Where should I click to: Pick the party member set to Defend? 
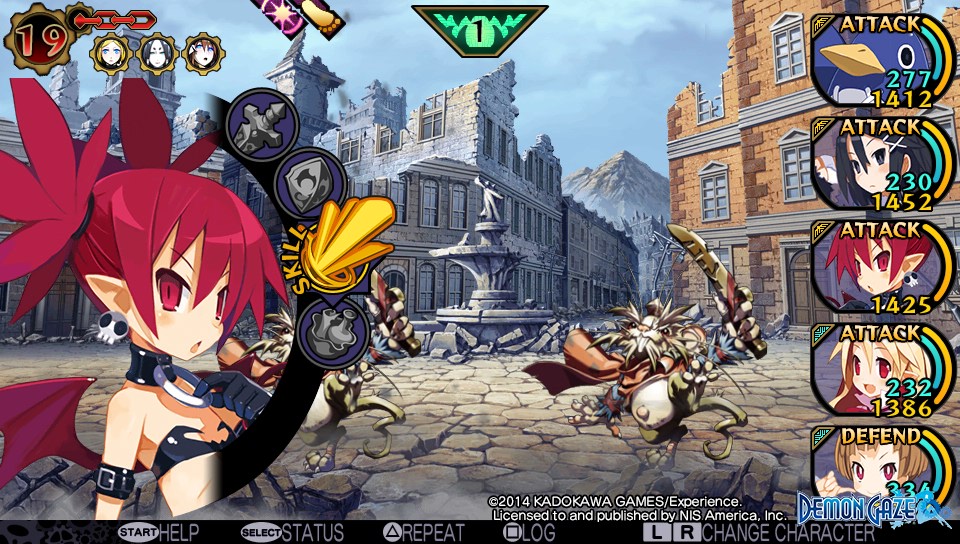(x=880, y=468)
